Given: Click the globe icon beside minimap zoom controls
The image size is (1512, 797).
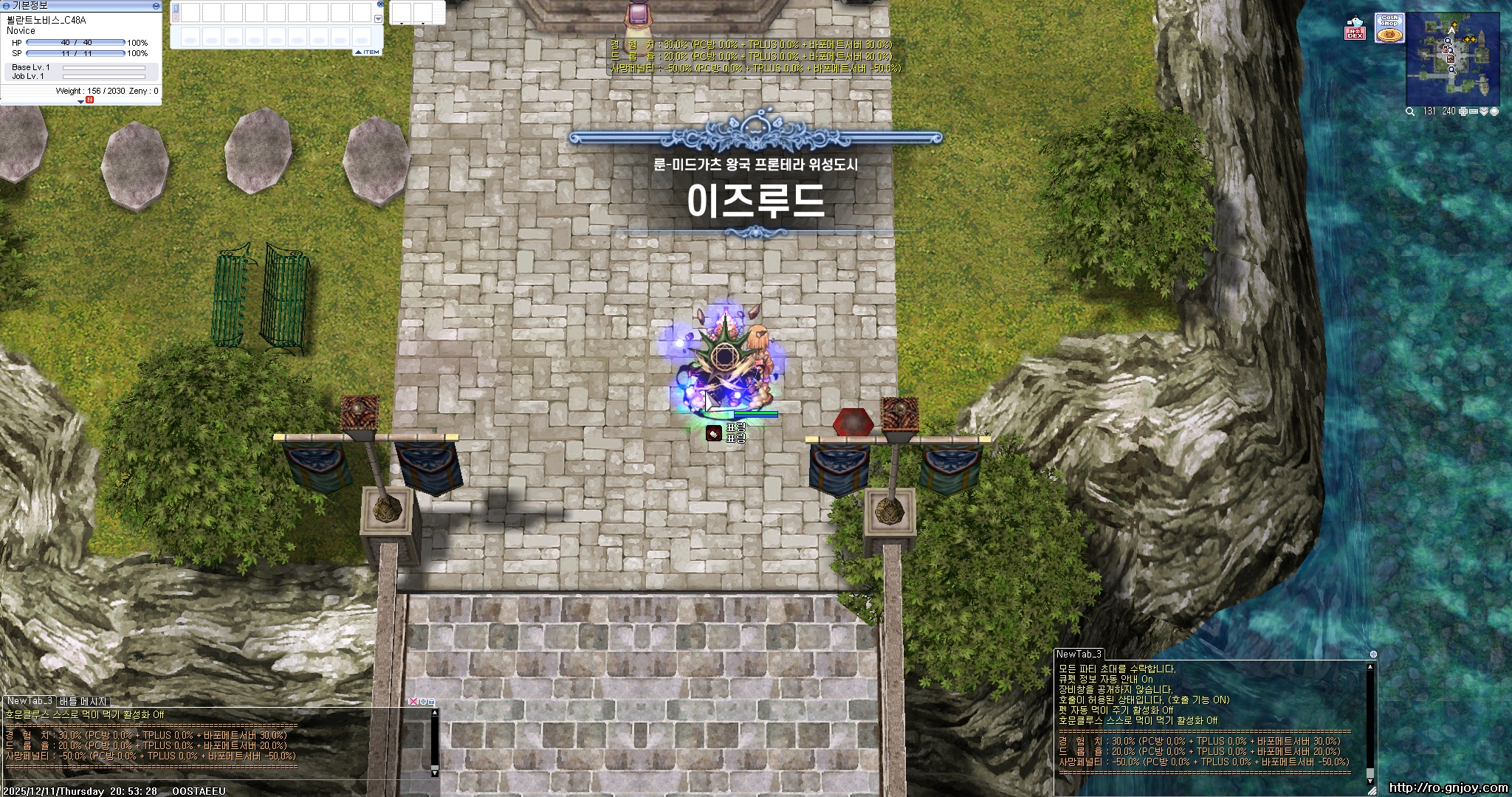Looking at the screenshot, I should (1495, 111).
